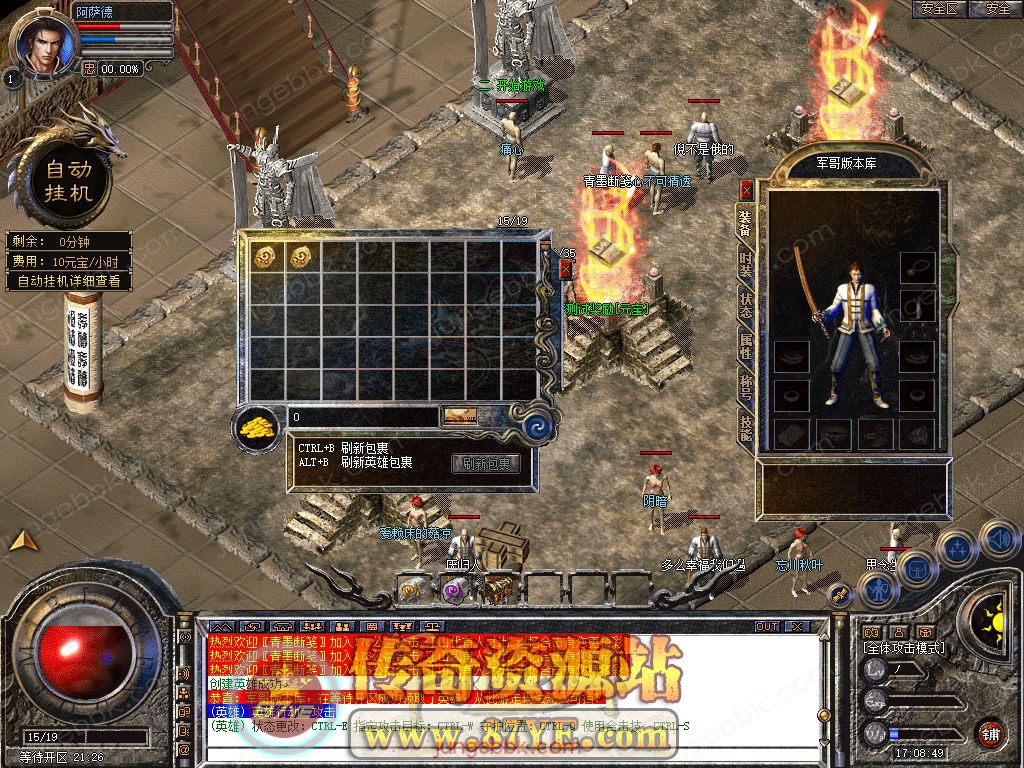1024x768 pixels.
Task: Switch to the 称号 title tab
Action: point(746,388)
